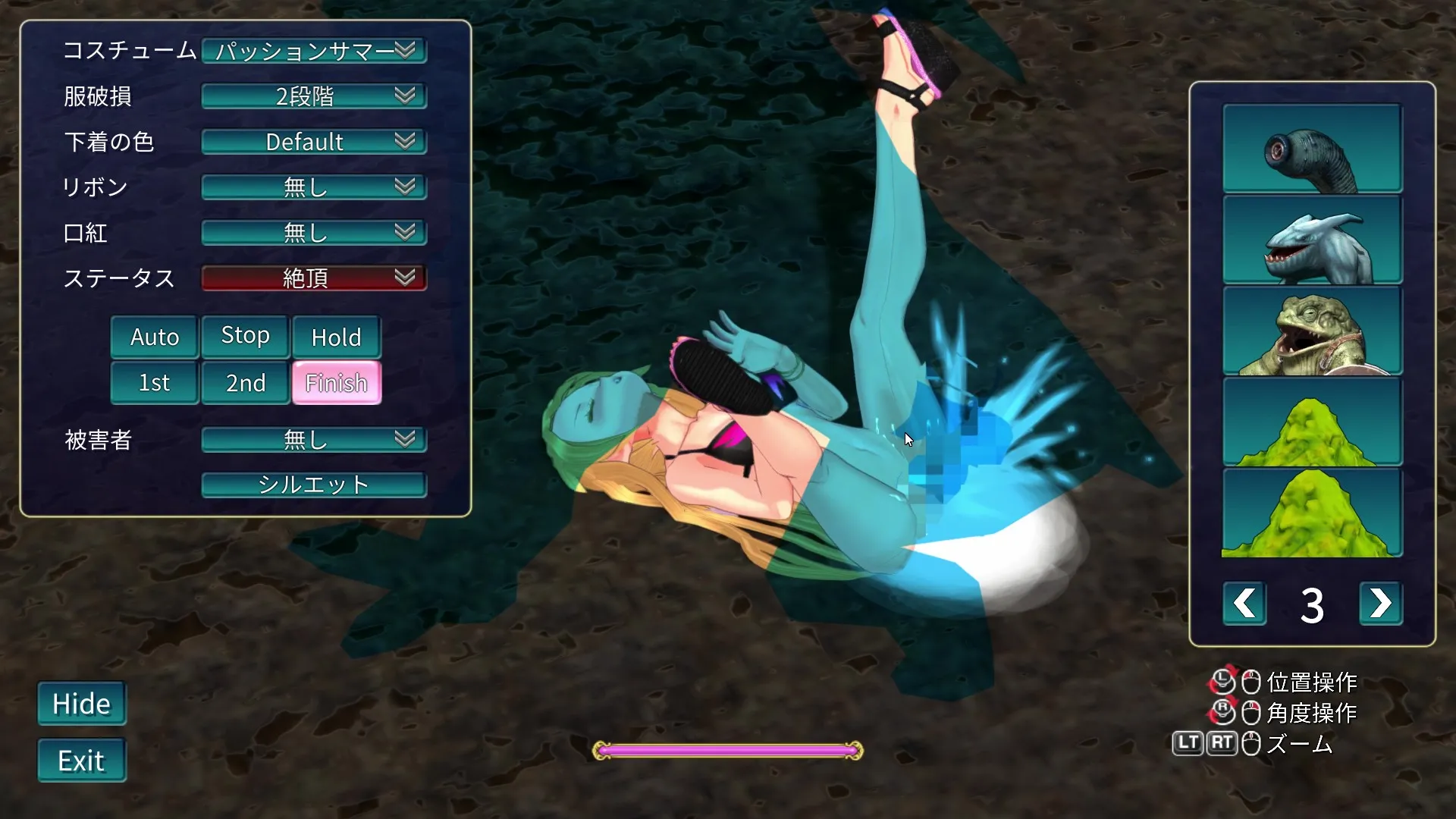Hide the interface with the Hide button
Screen dimensions: 1456x819
click(82, 704)
